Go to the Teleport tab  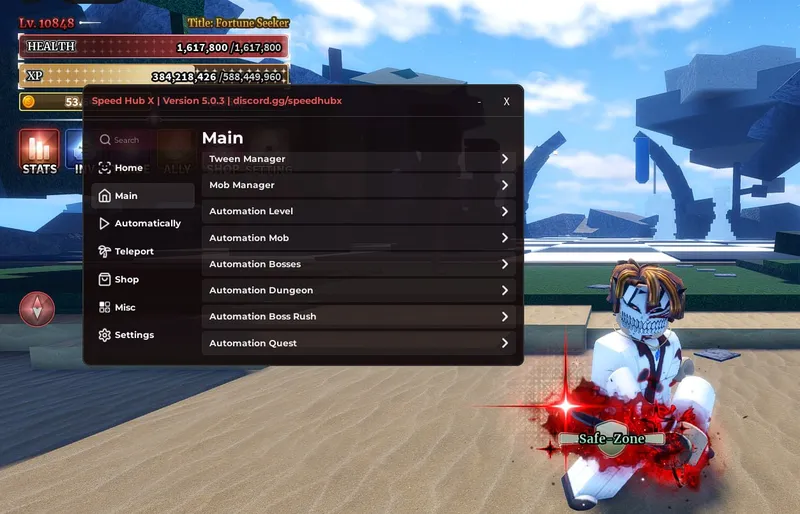pyautogui.click(x=133, y=252)
